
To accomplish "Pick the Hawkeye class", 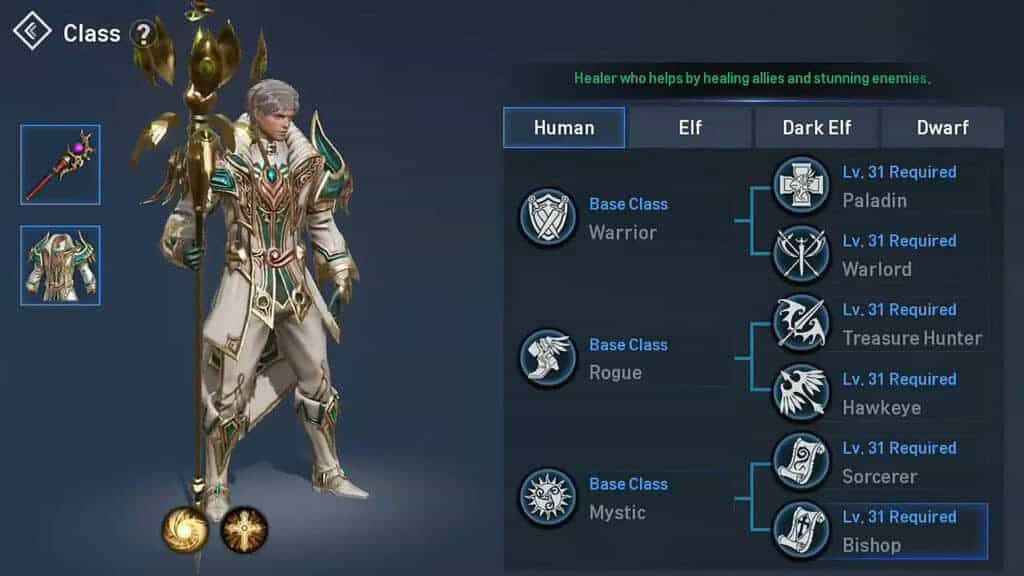I will tap(801, 393).
